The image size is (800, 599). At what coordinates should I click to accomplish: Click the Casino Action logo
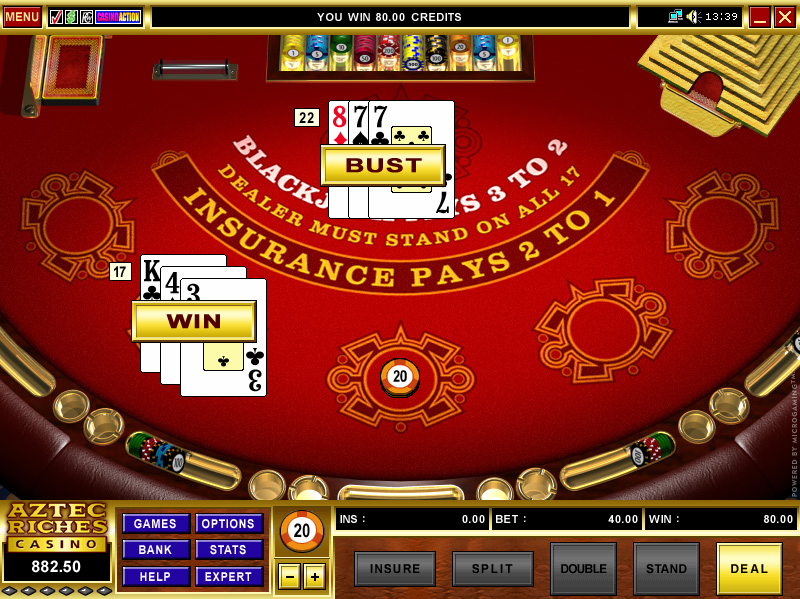click(118, 17)
